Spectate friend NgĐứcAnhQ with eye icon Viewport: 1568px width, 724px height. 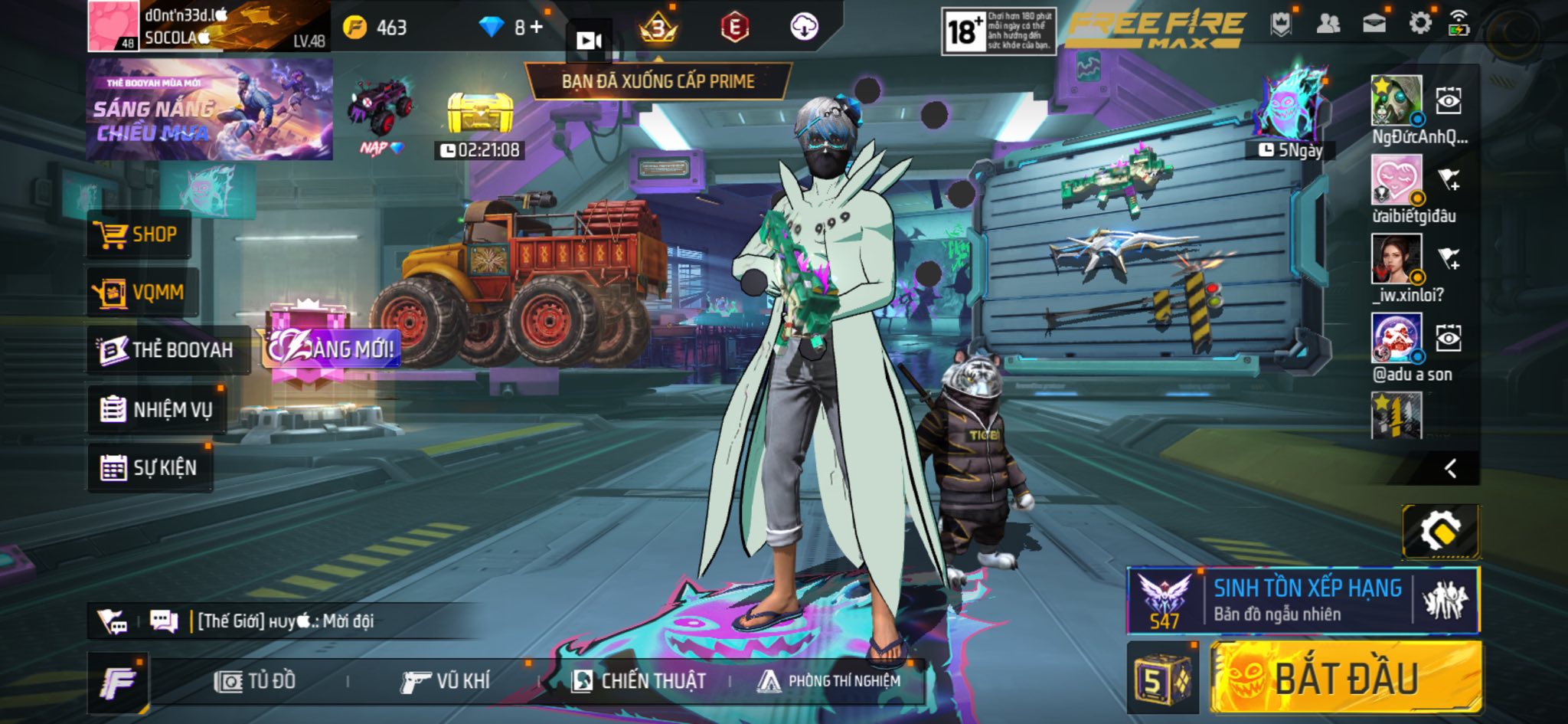[1448, 101]
